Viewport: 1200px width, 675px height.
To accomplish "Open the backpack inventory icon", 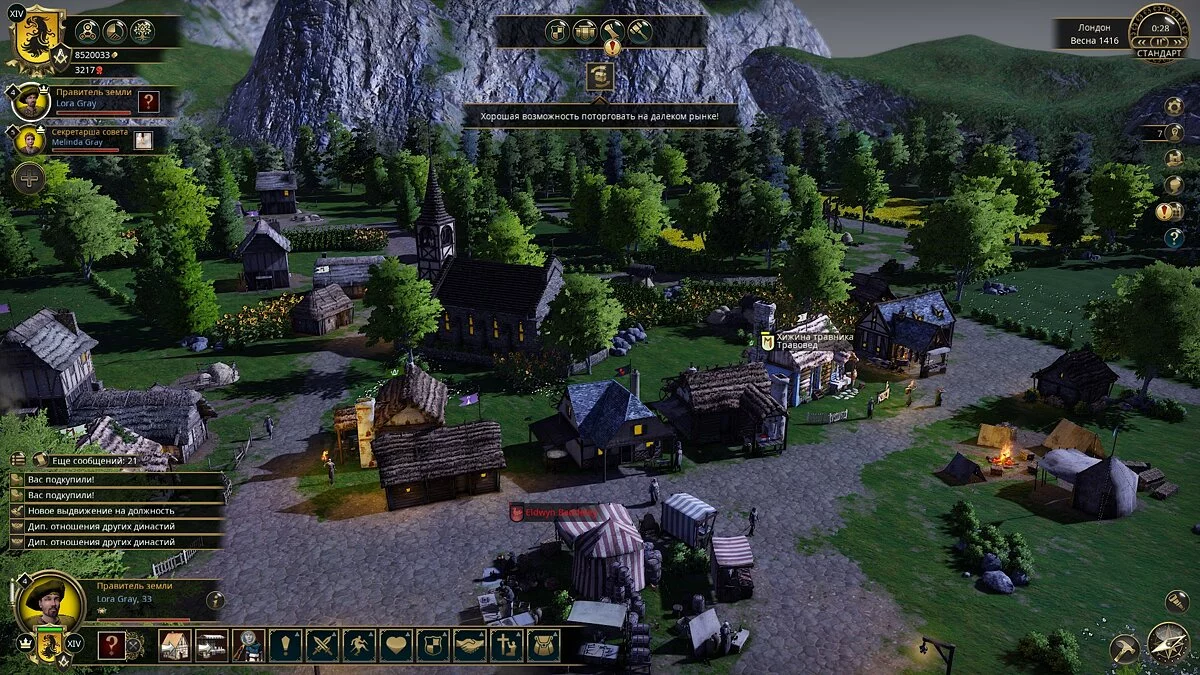I will pyautogui.click(x=544, y=645).
